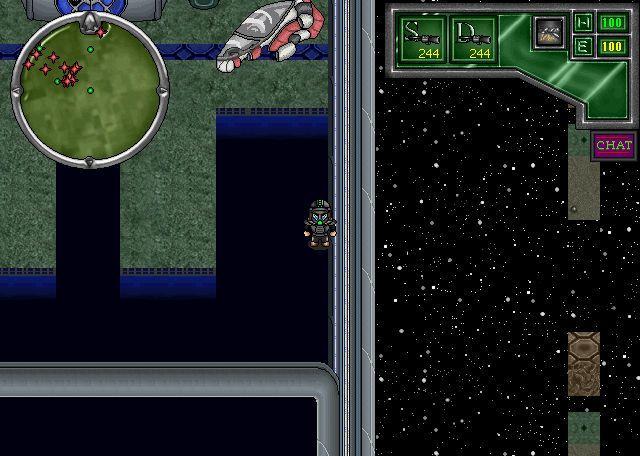The image size is (640, 456).
Task: Select the D weapon slot
Action: point(476,41)
